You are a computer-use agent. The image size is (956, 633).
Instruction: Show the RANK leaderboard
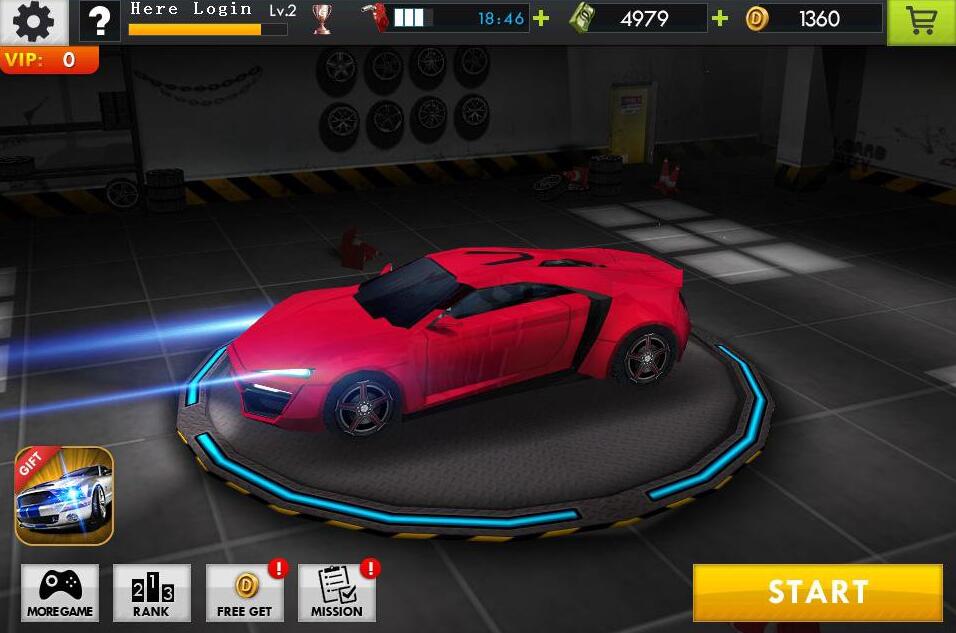[x=152, y=593]
